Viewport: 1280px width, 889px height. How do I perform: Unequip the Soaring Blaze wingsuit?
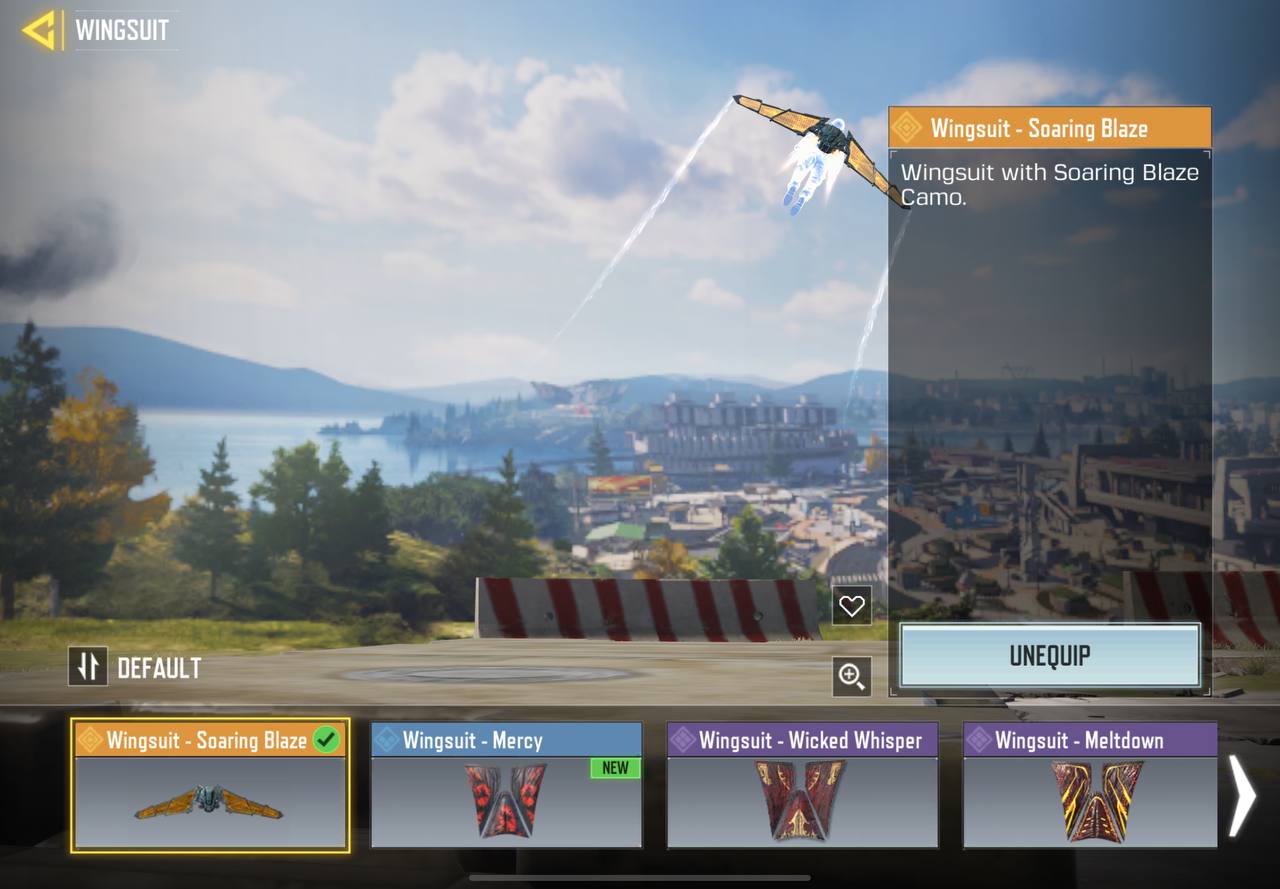point(1050,656)
